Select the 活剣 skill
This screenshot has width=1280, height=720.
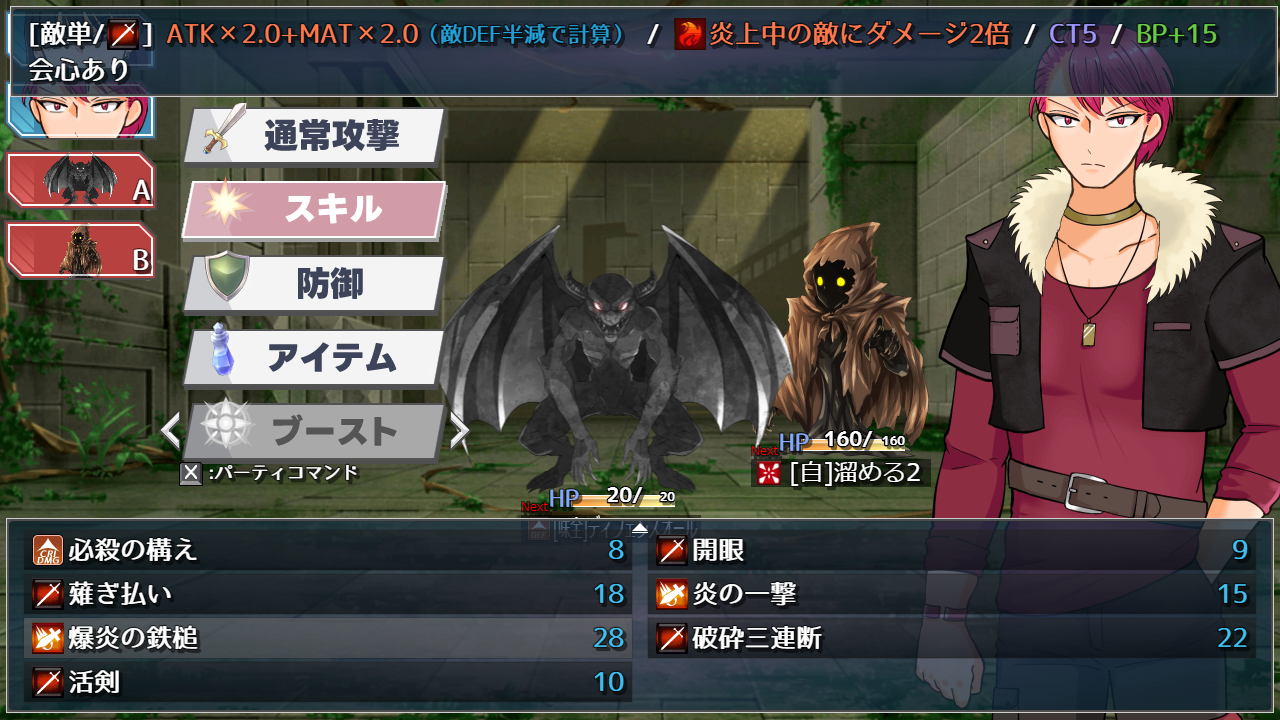pos(328,682)
